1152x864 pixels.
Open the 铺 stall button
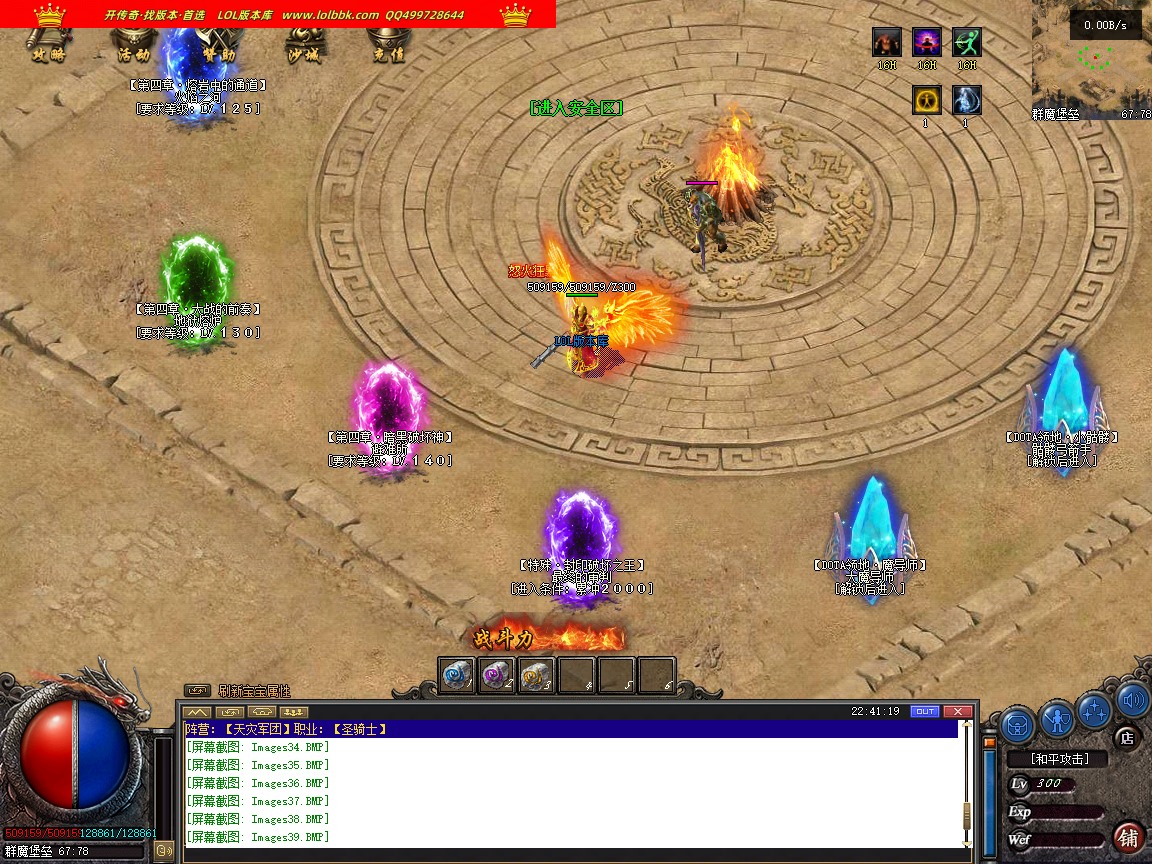click(1128, 837)
